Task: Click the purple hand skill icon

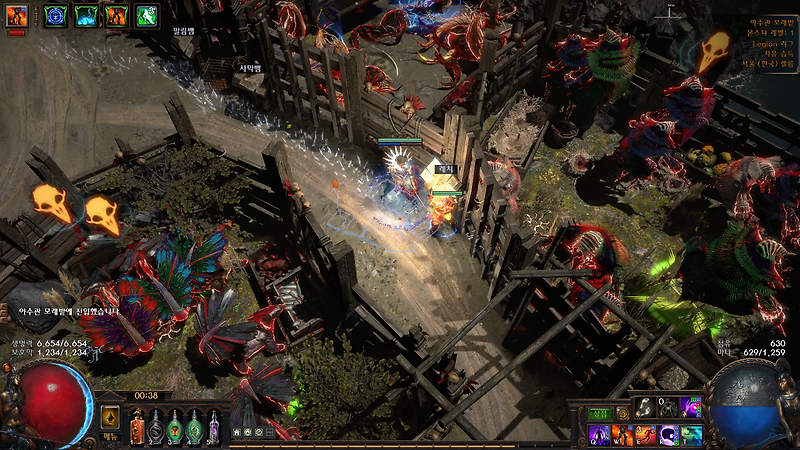Action: pos(691,408)
